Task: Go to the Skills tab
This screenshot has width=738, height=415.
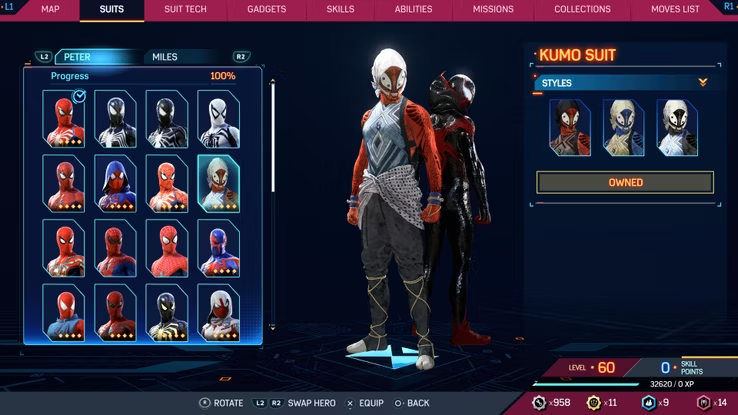Action: 340,9
